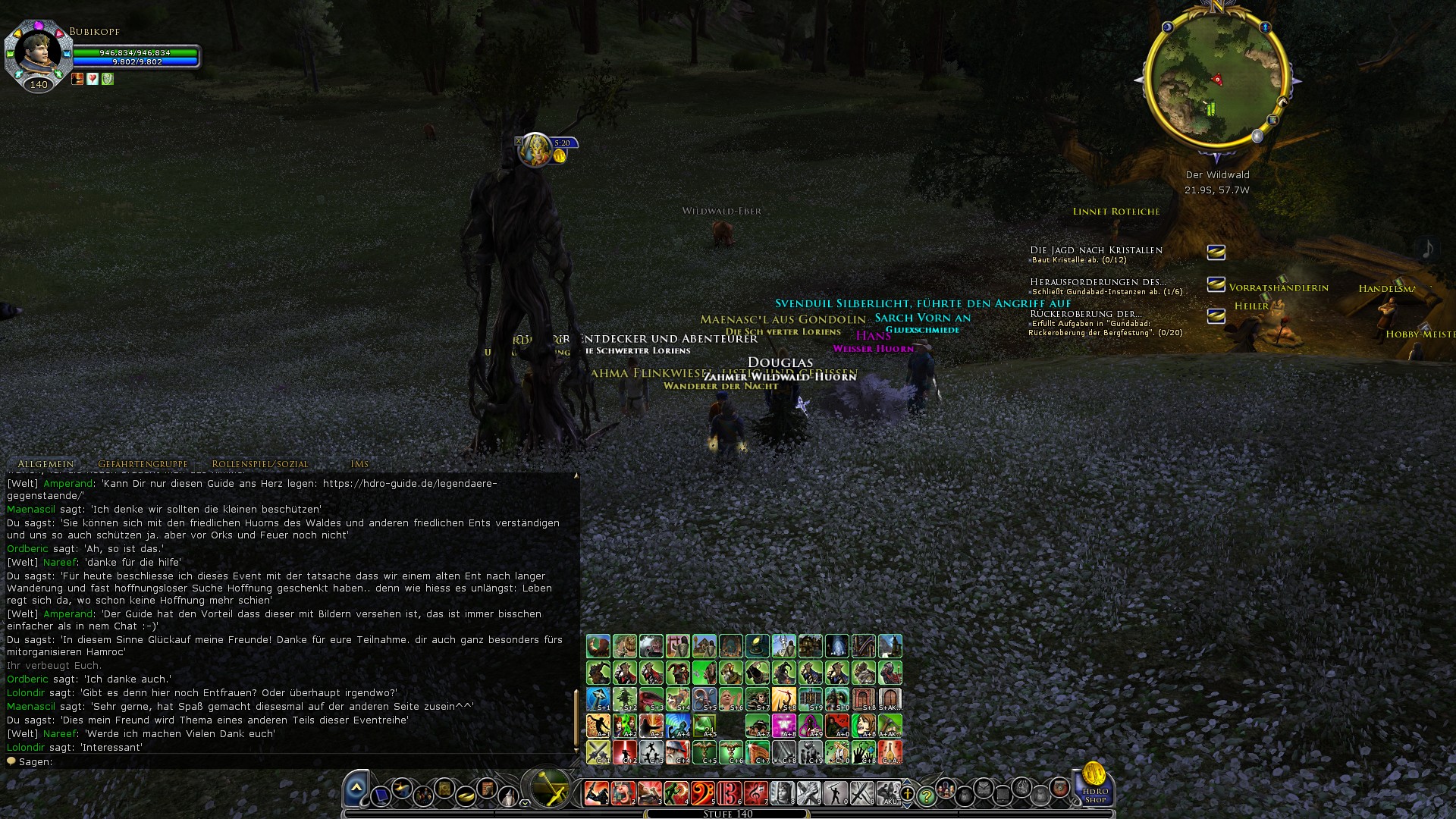
Task: Click the green question mark help icon
Action: (x=927, y=796)
